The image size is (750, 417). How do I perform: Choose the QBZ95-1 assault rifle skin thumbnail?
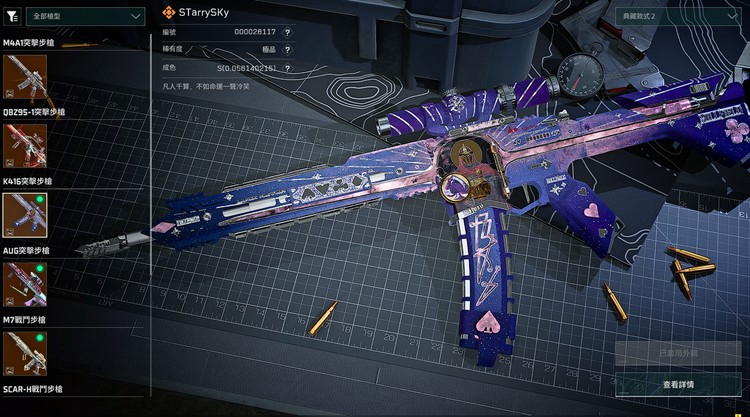point(25,144)
